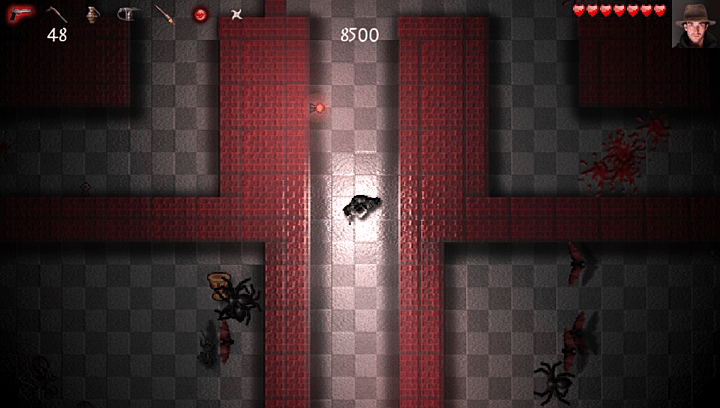Equip the grenade from the weapon bar
This screenshot has height=408, width=720.
click(x=92, y=14)
